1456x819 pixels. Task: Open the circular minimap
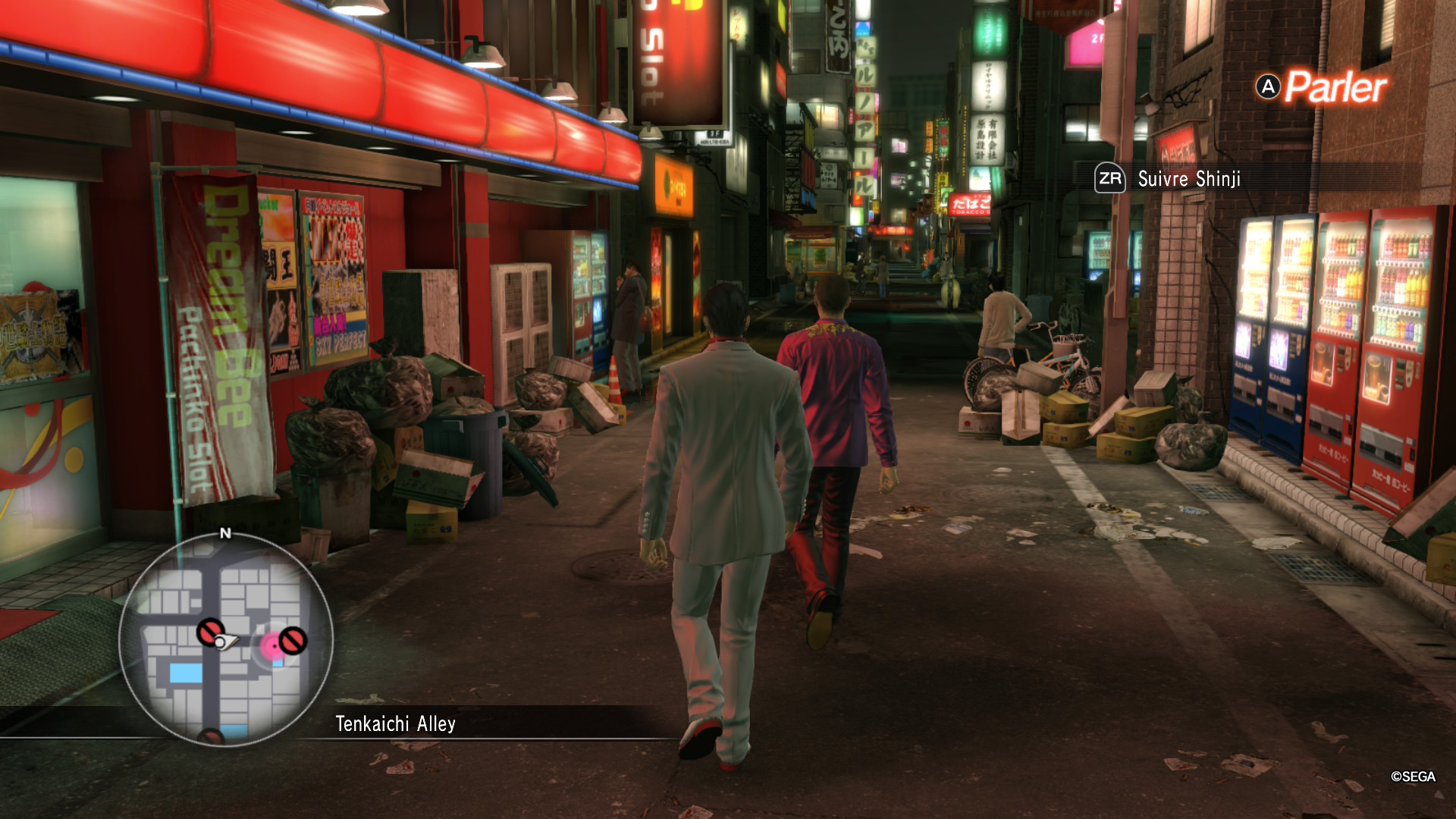pos(226,639)
